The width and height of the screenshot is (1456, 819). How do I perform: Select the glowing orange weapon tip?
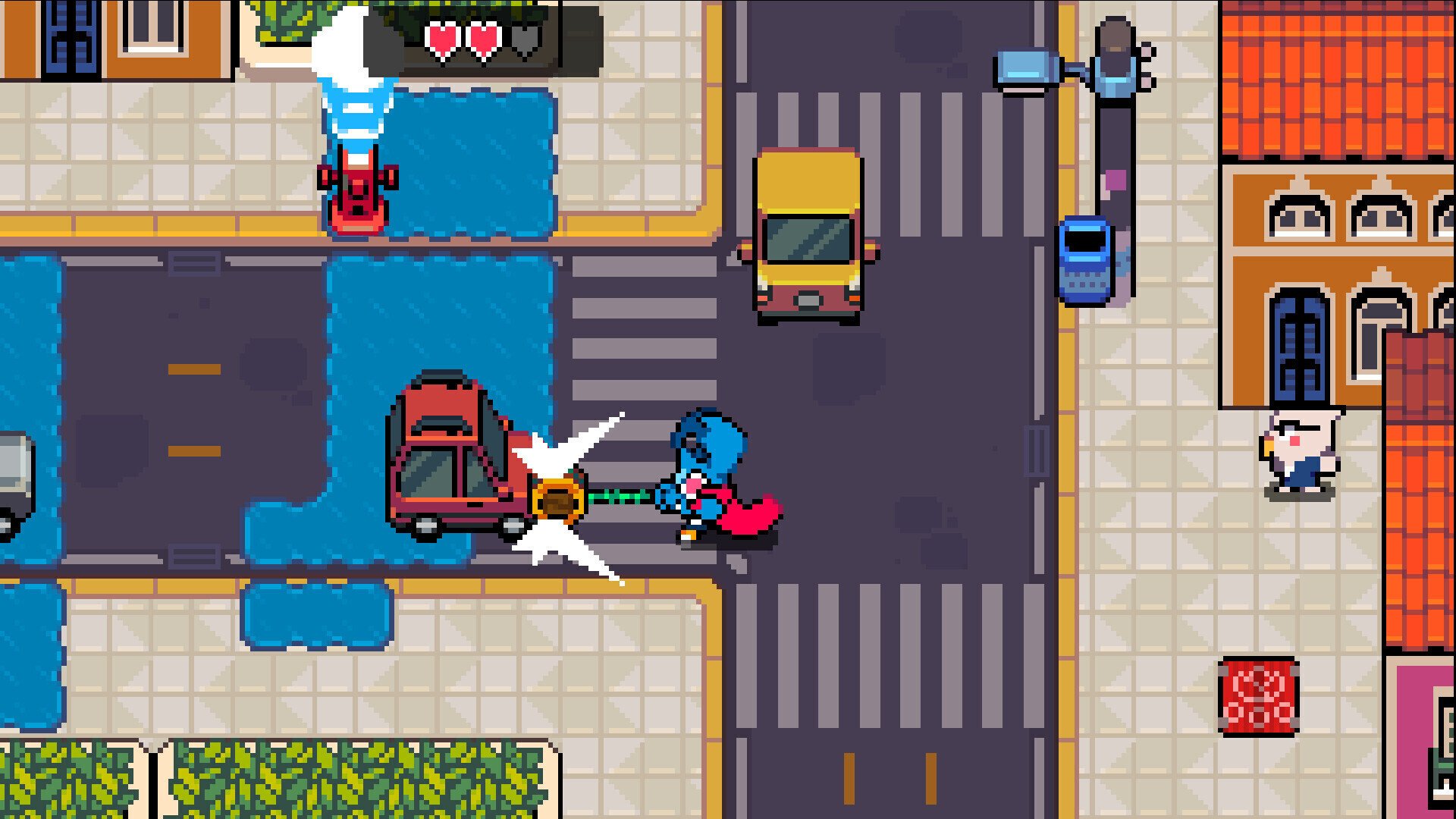click(559, 497)
